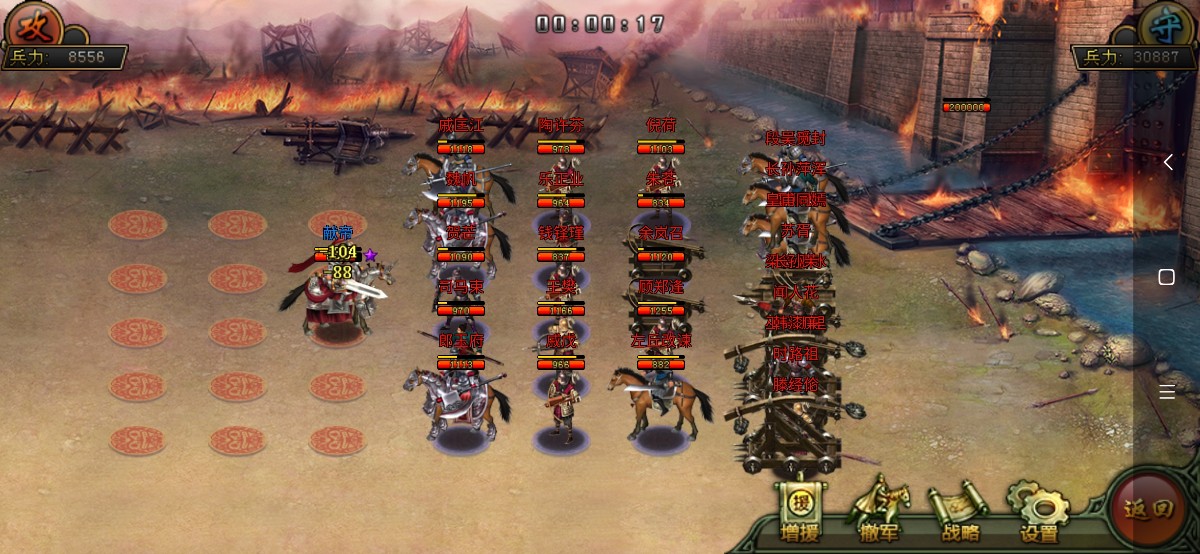Image resolution: width=1200 pixels, height=554 pixels.
Task: Open the 战略 strategy scroll
Action: [x=960, y=512]
